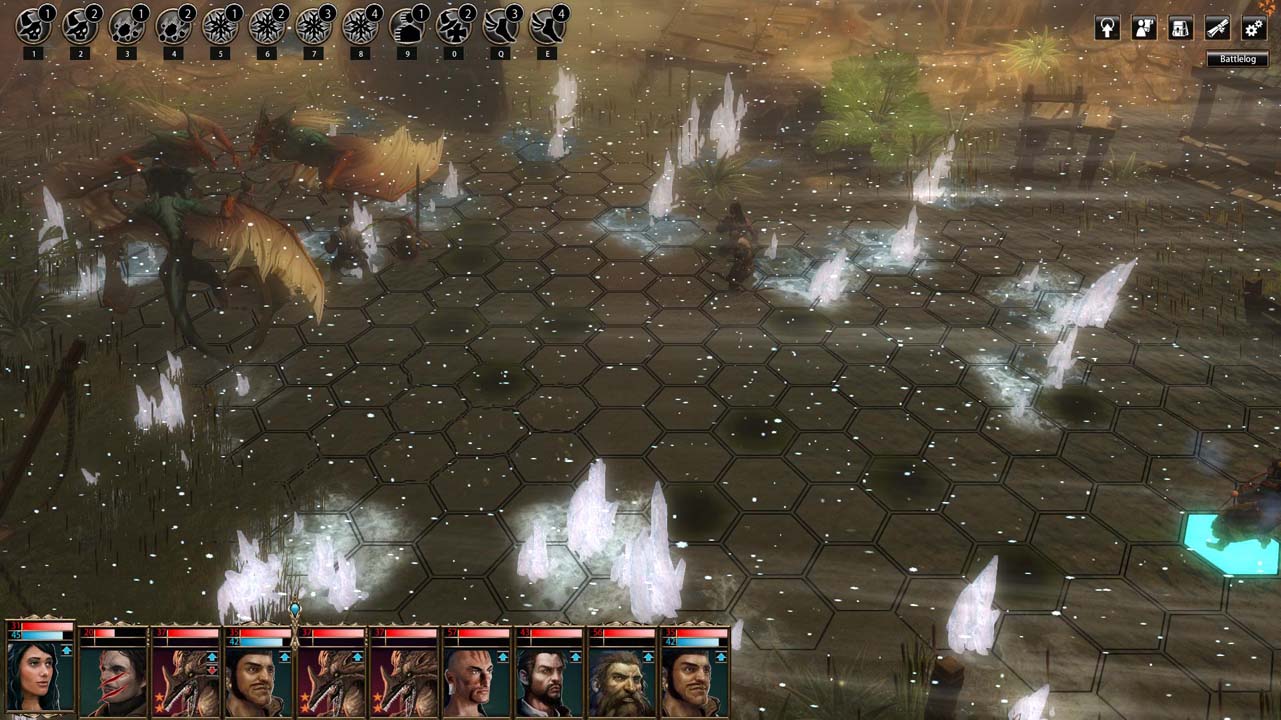Select the dark-haired woman's portrait
1281x720 pixels.
tap(38, 674)
